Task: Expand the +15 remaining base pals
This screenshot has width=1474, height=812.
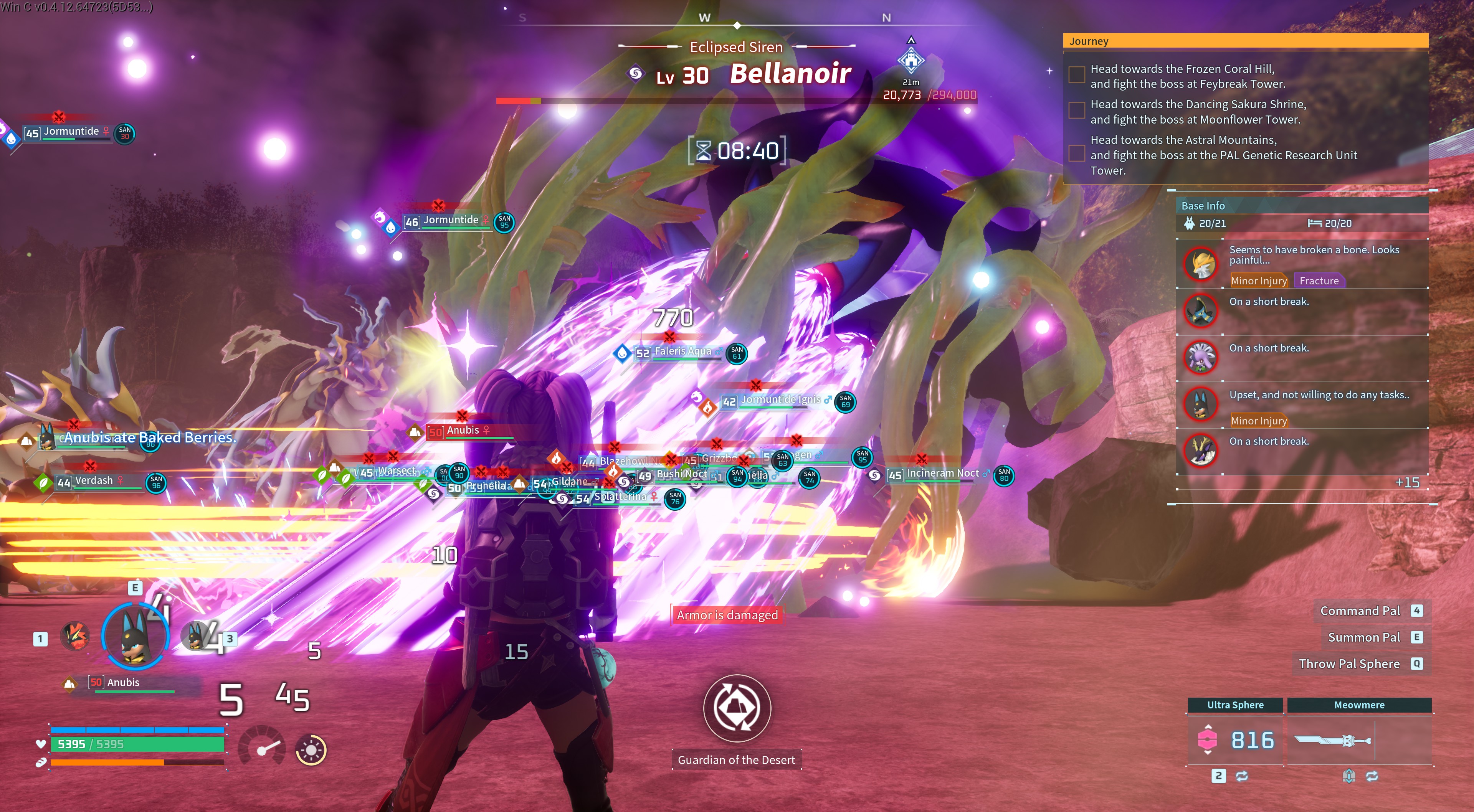Action: click(x=1406, y=482)
